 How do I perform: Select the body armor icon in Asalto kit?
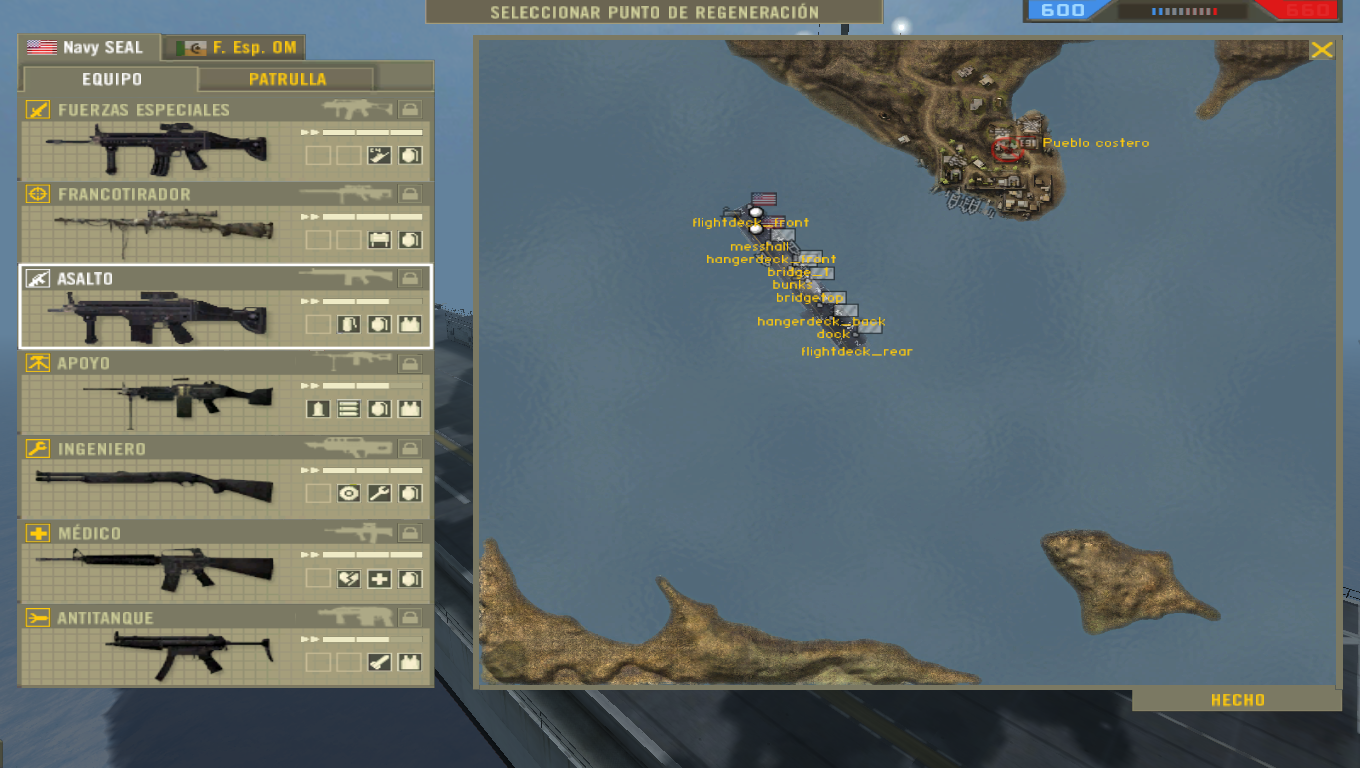[410, 323]
